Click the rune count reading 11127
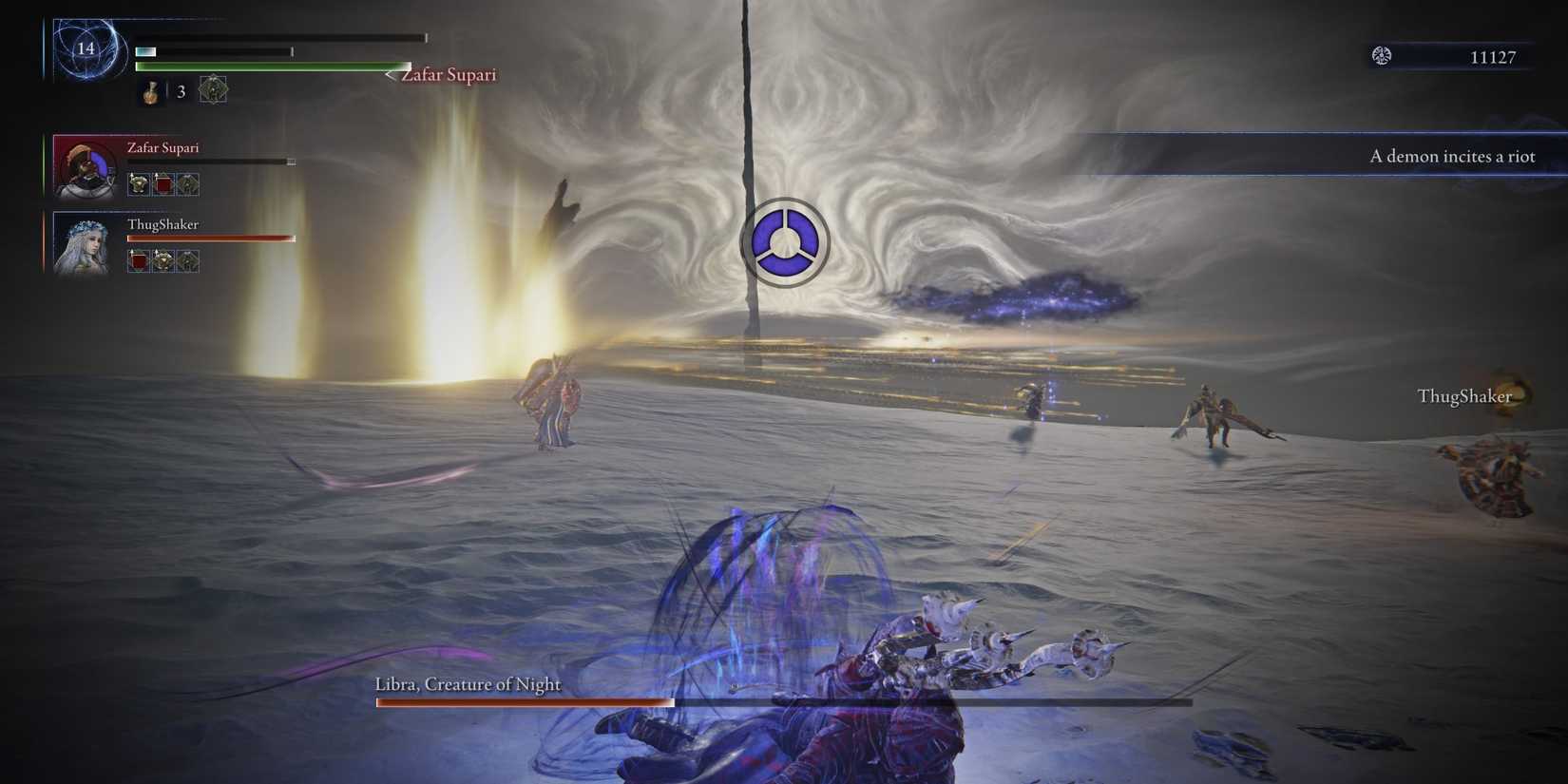Viewport: 1568px width, 784px height. pos(1493,57)
